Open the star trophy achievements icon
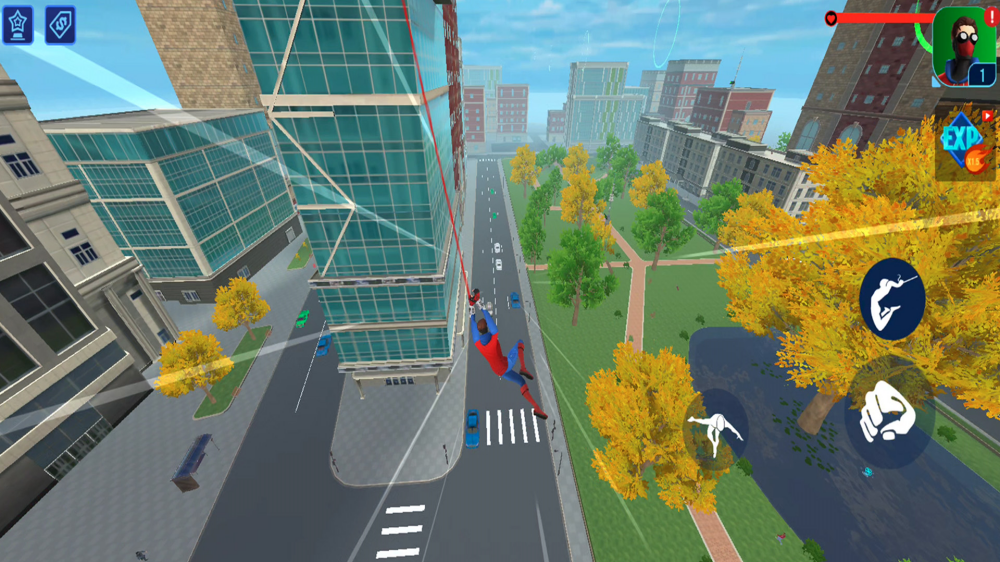1000x562 pixels. point(17,25)
